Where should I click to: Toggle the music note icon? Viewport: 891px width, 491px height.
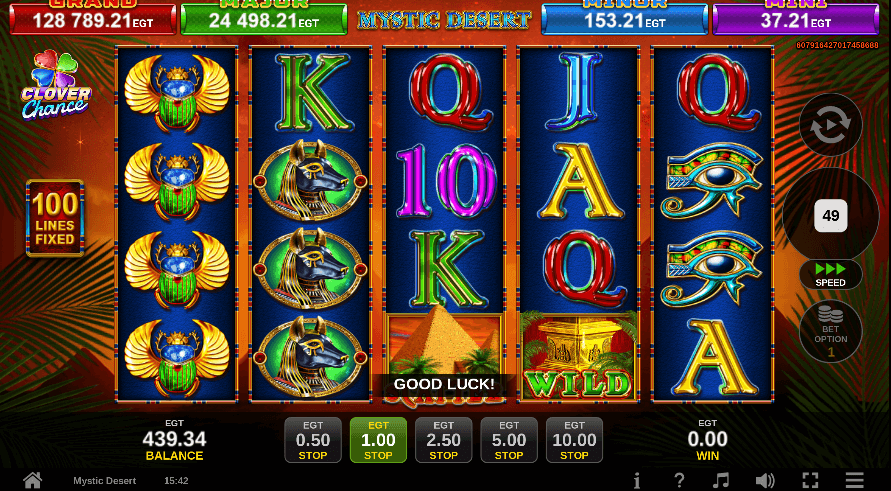723,480
